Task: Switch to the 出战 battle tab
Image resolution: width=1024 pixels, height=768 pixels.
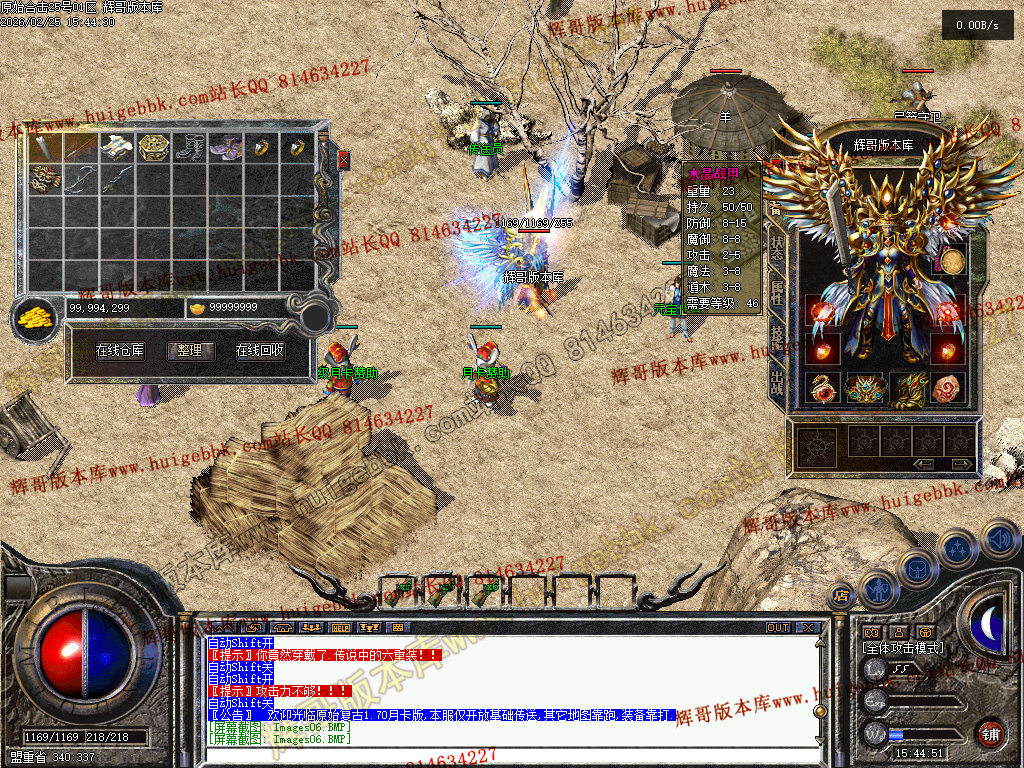Action: pos(777,381)
